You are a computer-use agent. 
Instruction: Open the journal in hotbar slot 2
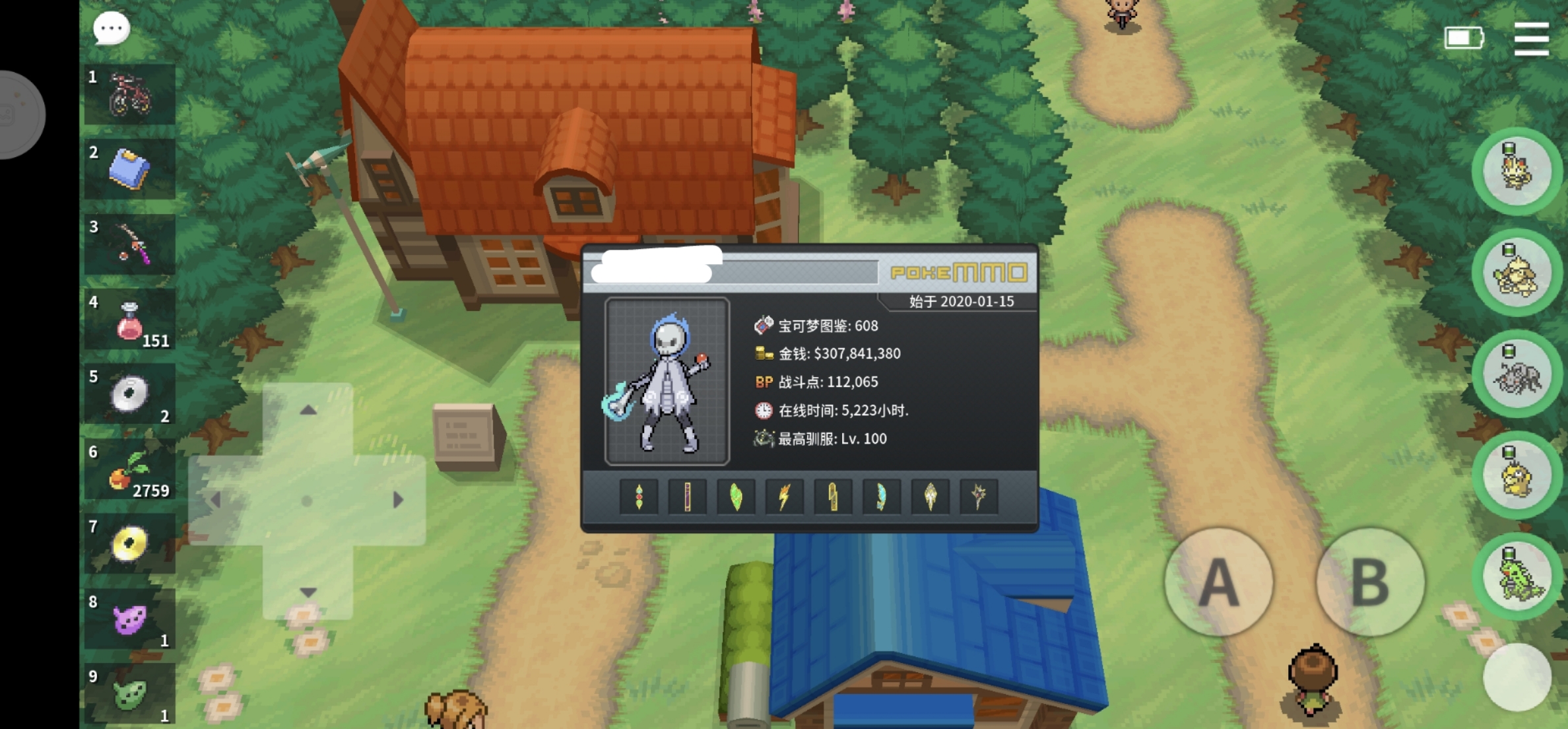130,169
